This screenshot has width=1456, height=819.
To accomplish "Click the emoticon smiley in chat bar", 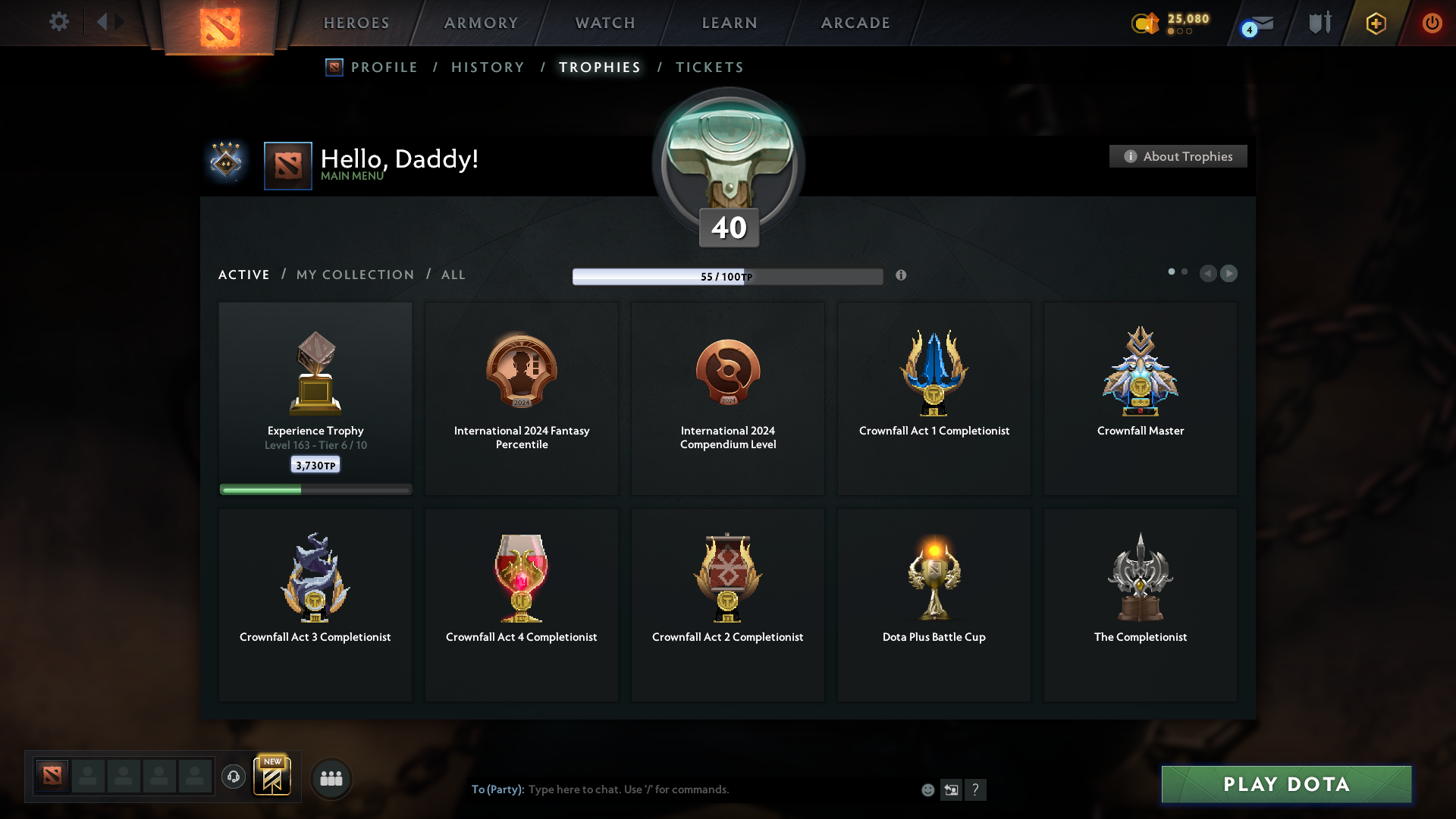I will tap(927, 789).
